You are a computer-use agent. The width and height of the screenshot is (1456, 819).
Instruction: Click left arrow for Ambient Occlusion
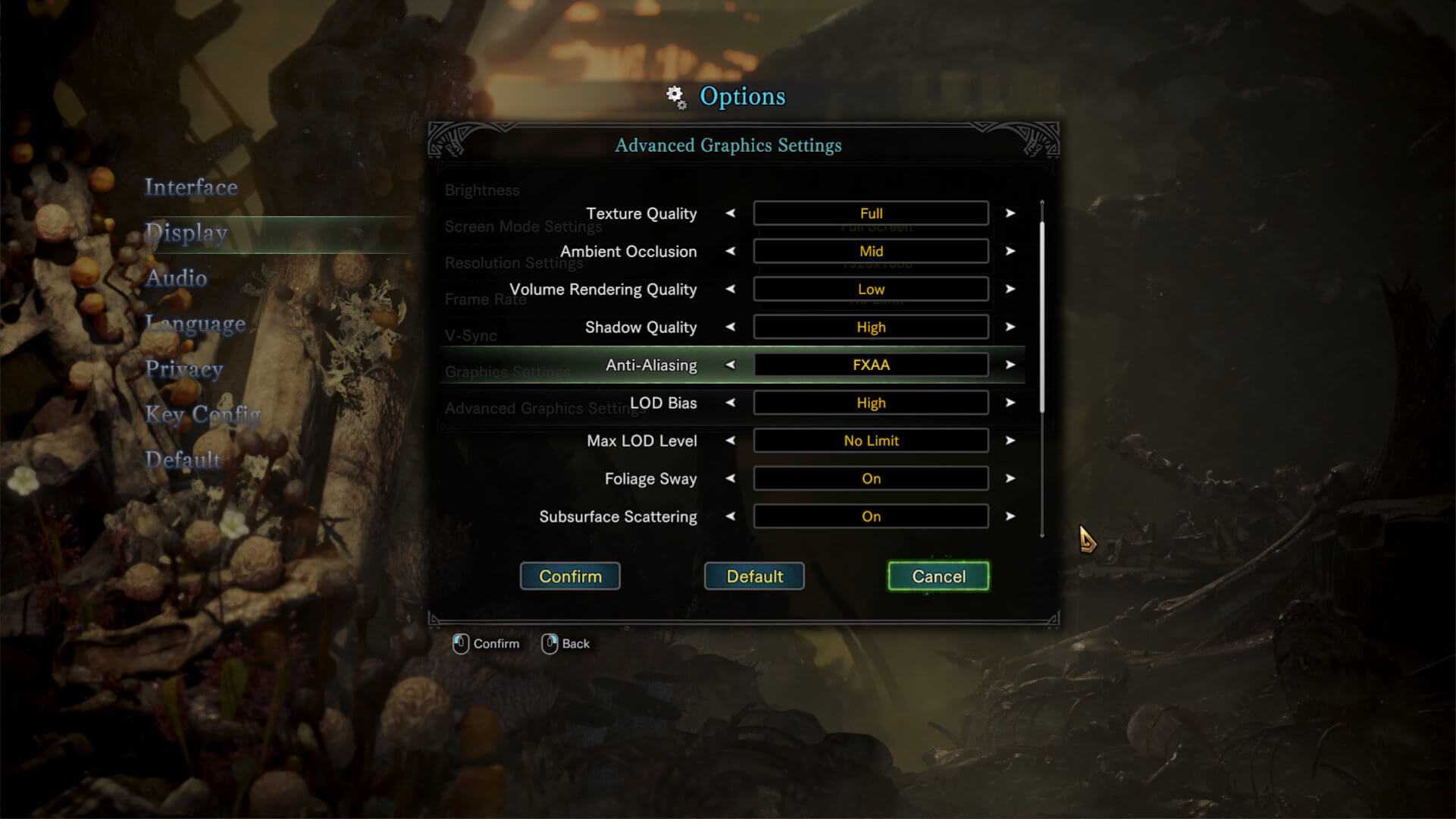pos(731,252)
